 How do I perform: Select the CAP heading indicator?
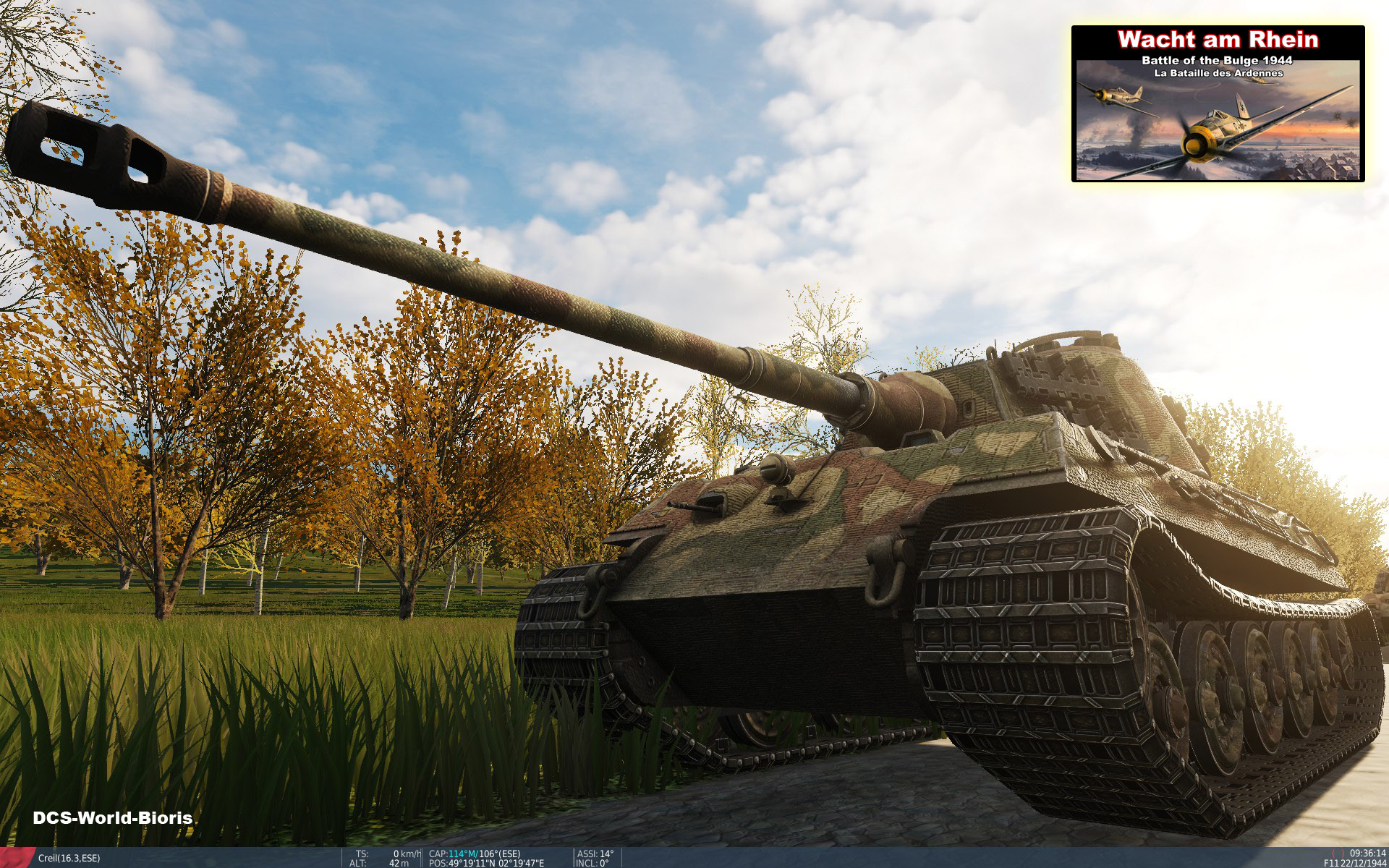click(438, 852)
